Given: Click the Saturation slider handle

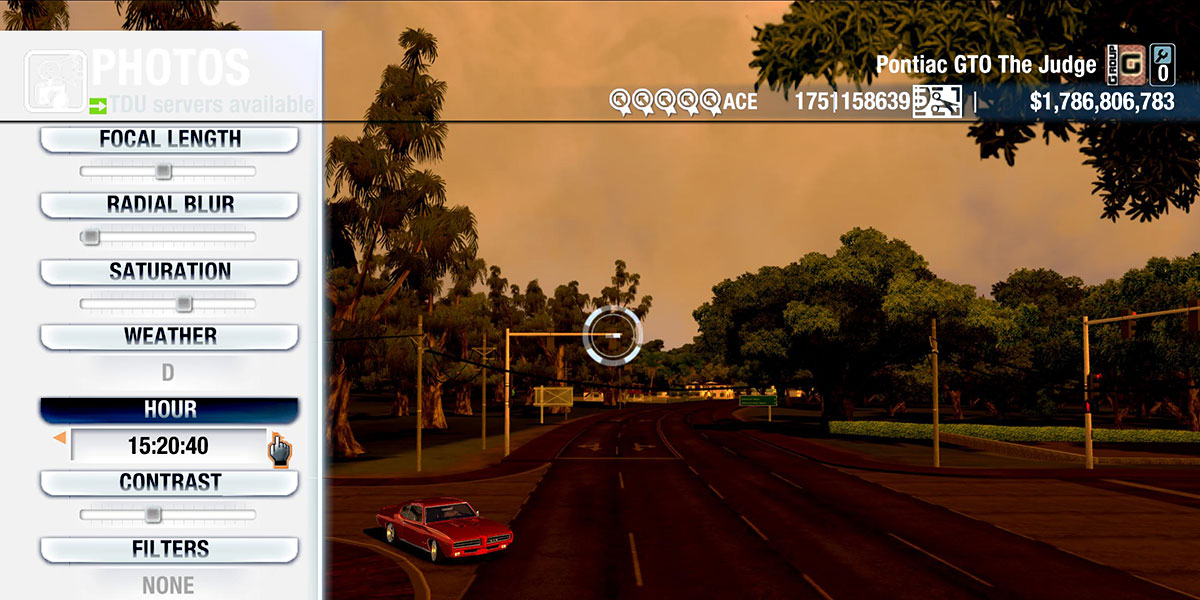Looking at the screenshot, I should click(x=184, y=304).
